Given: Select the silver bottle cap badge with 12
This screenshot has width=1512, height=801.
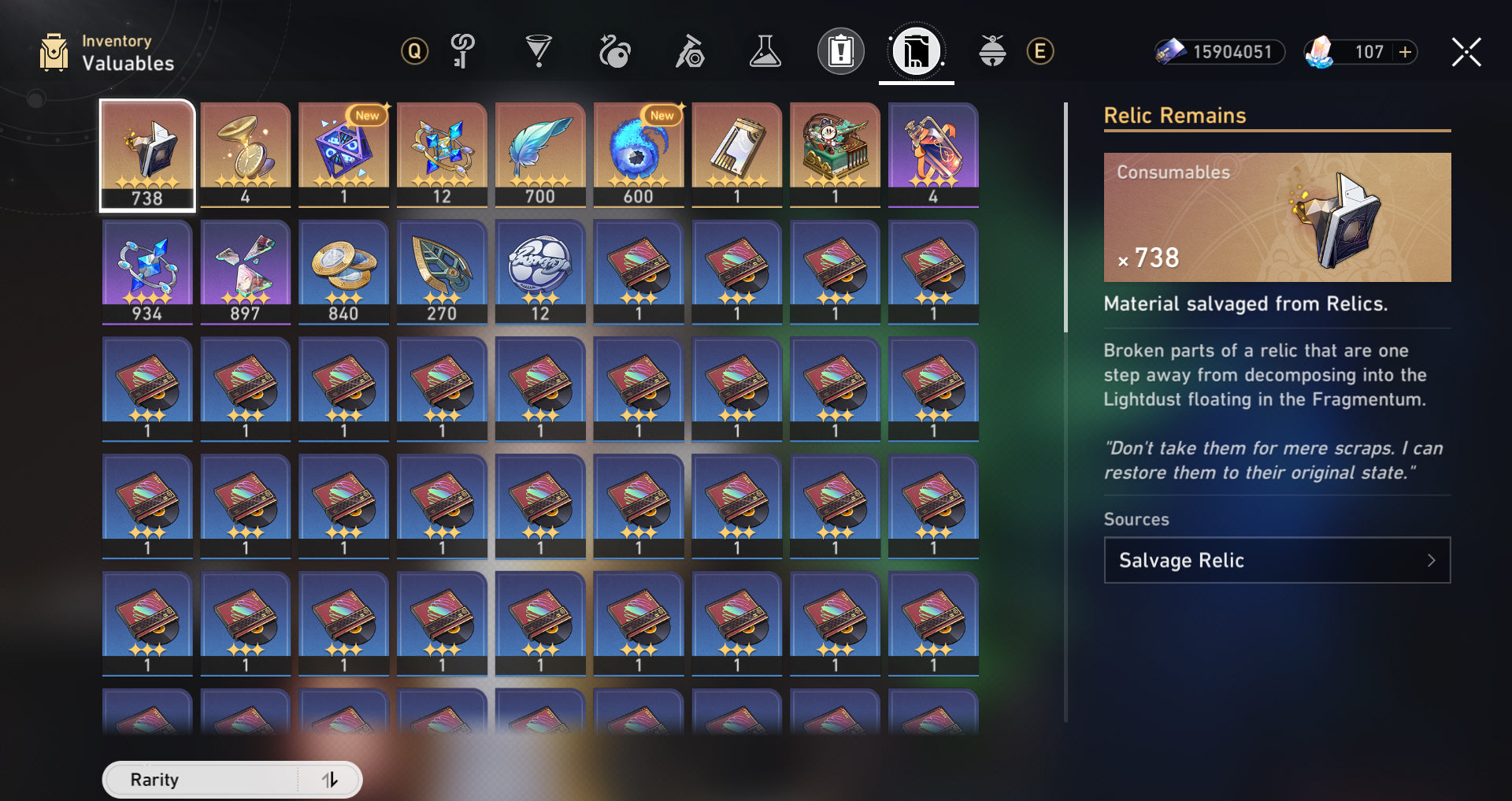Looking at the screenshot, I should 540,272.
